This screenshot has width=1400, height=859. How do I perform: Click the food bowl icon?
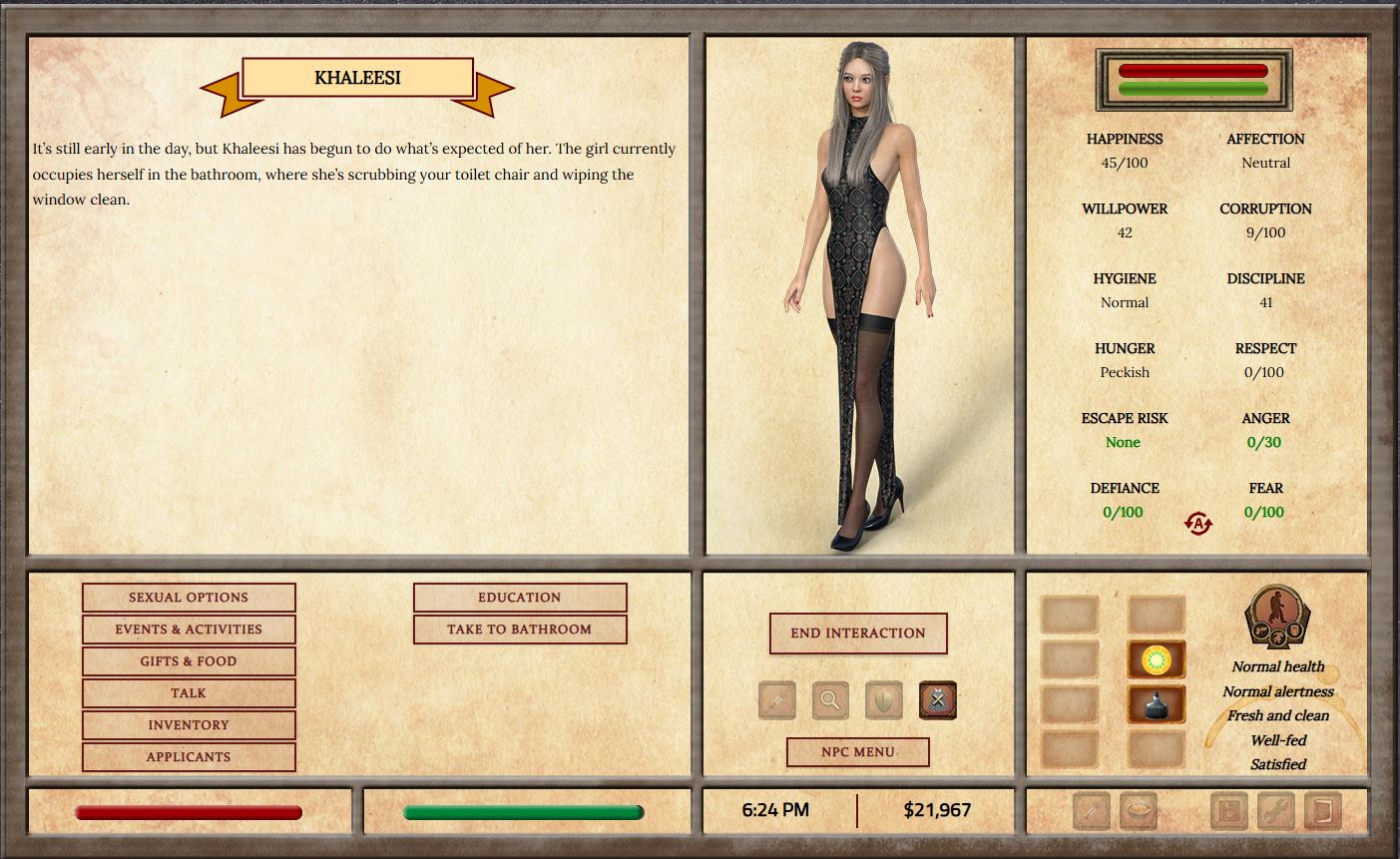[x=1139, y=811]
